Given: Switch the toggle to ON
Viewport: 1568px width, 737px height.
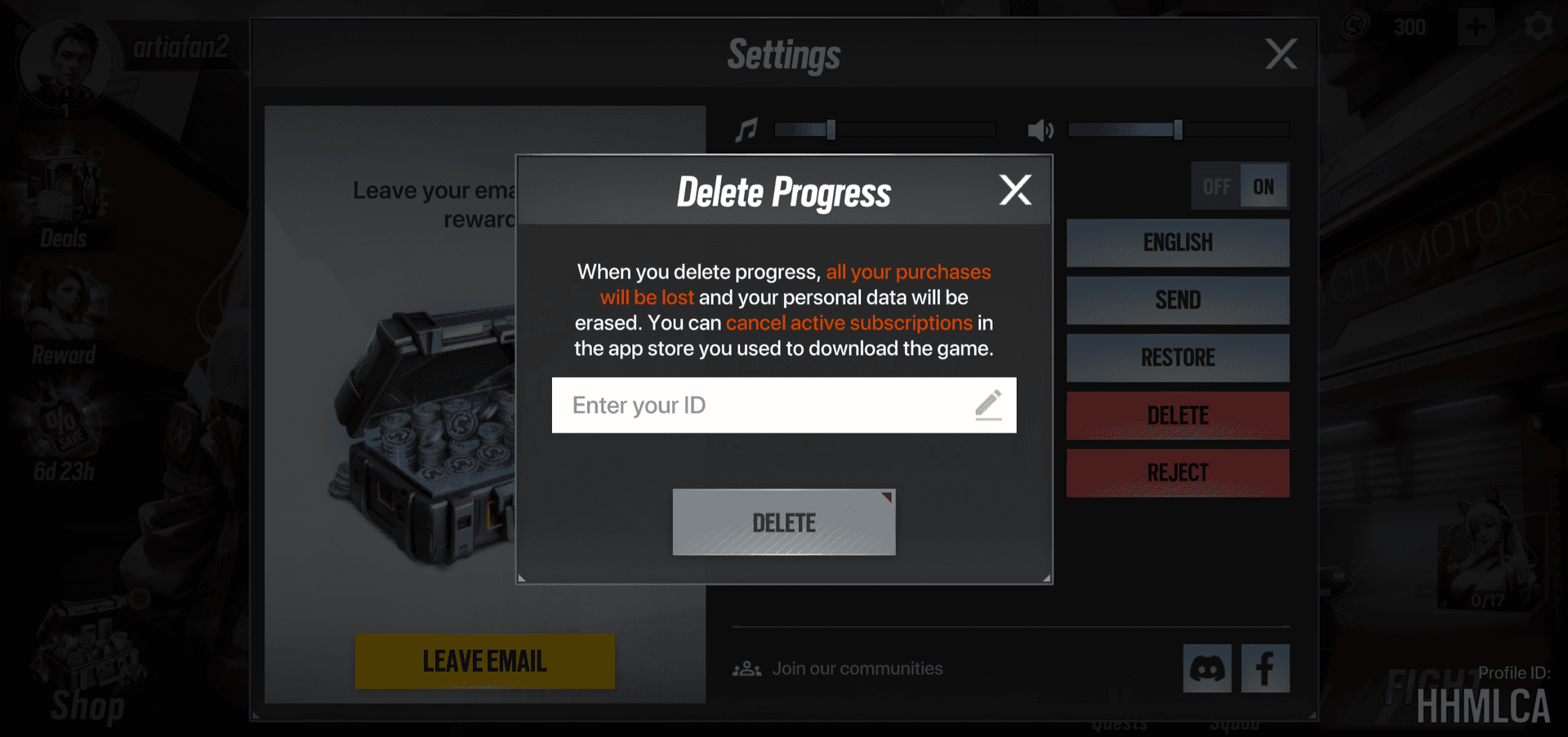Looking at the screenshot, I should tap(1263, 187).
